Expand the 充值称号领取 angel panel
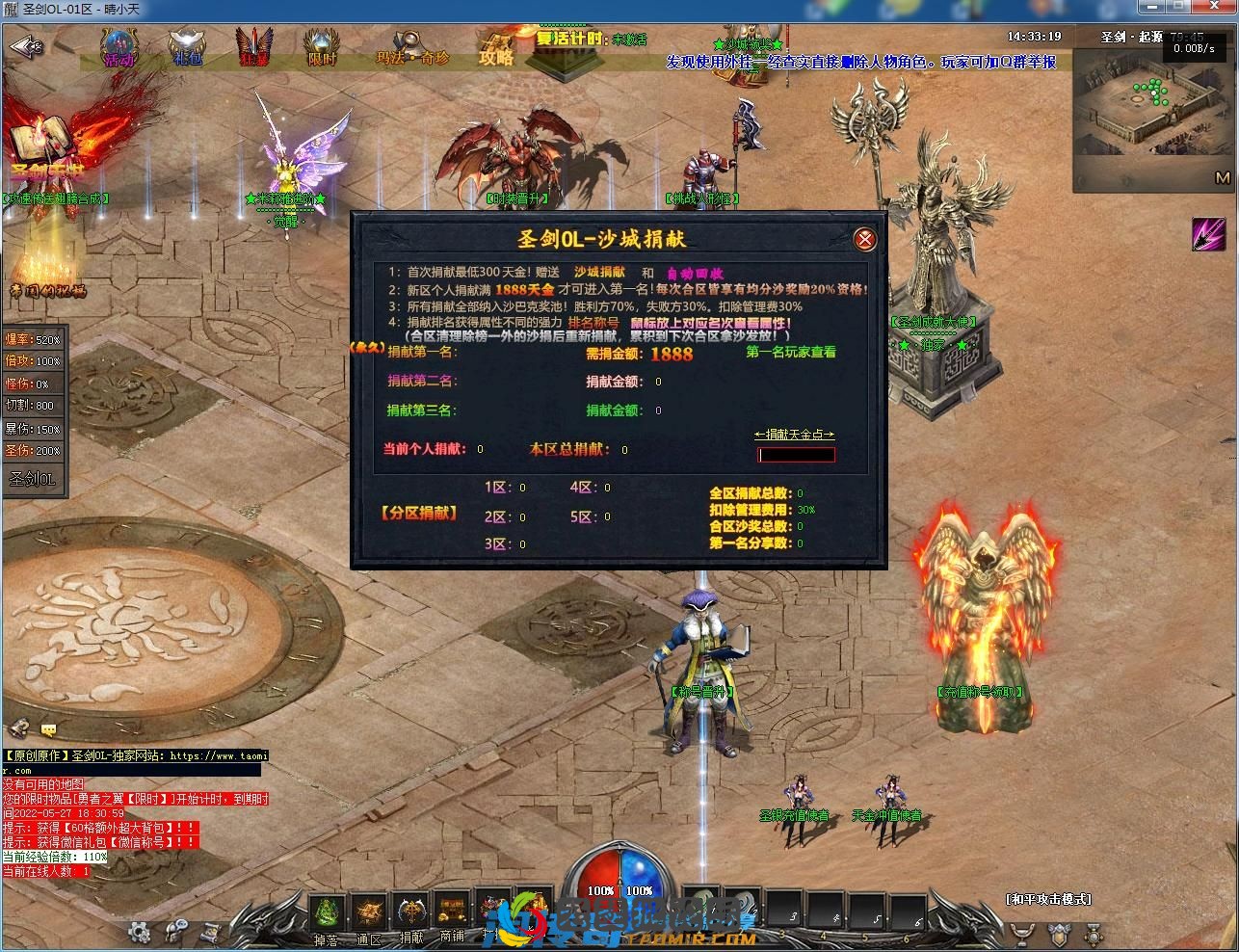This screenshot has width=1239, height=952. coord(979,690)
